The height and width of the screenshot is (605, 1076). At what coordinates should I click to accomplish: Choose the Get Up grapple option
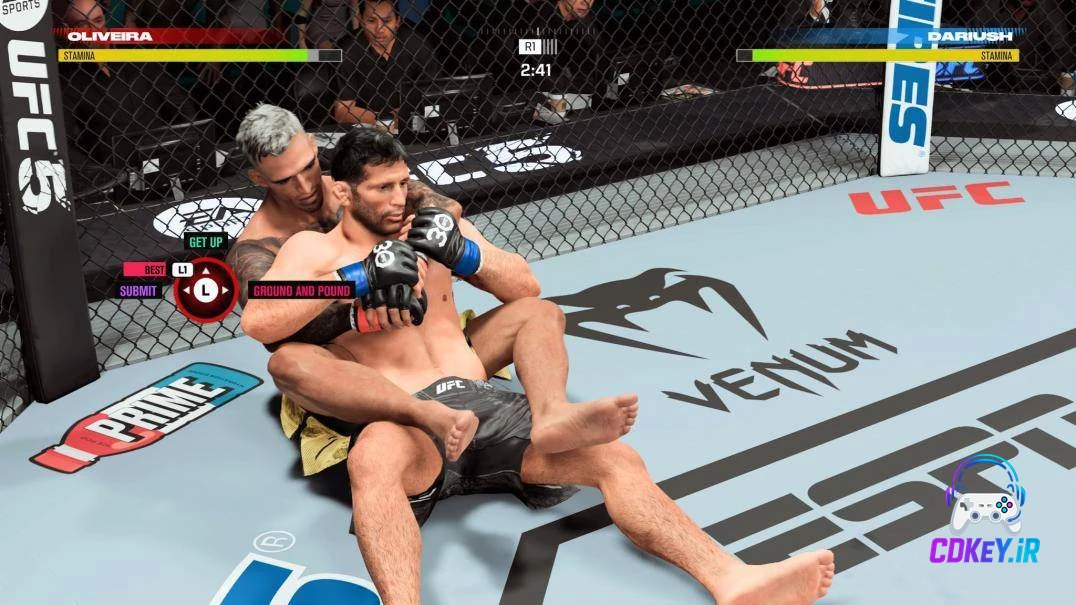205,242
